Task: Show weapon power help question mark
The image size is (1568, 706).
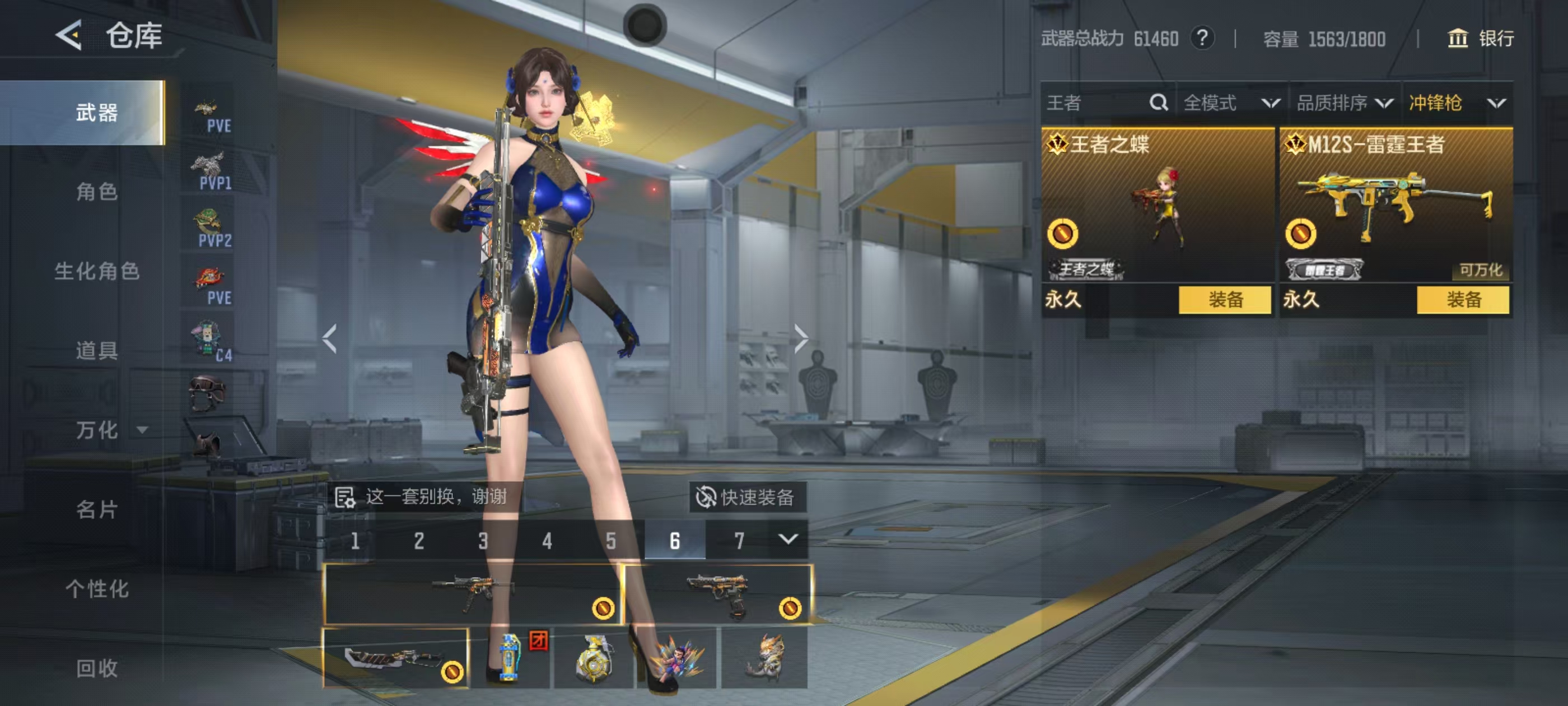Action: pyautogui.click(x=1202, y=38)
